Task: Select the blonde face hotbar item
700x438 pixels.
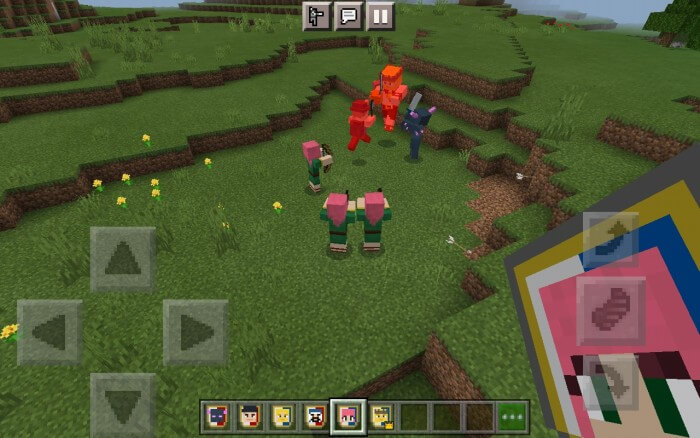Action: tap(282, 417)
